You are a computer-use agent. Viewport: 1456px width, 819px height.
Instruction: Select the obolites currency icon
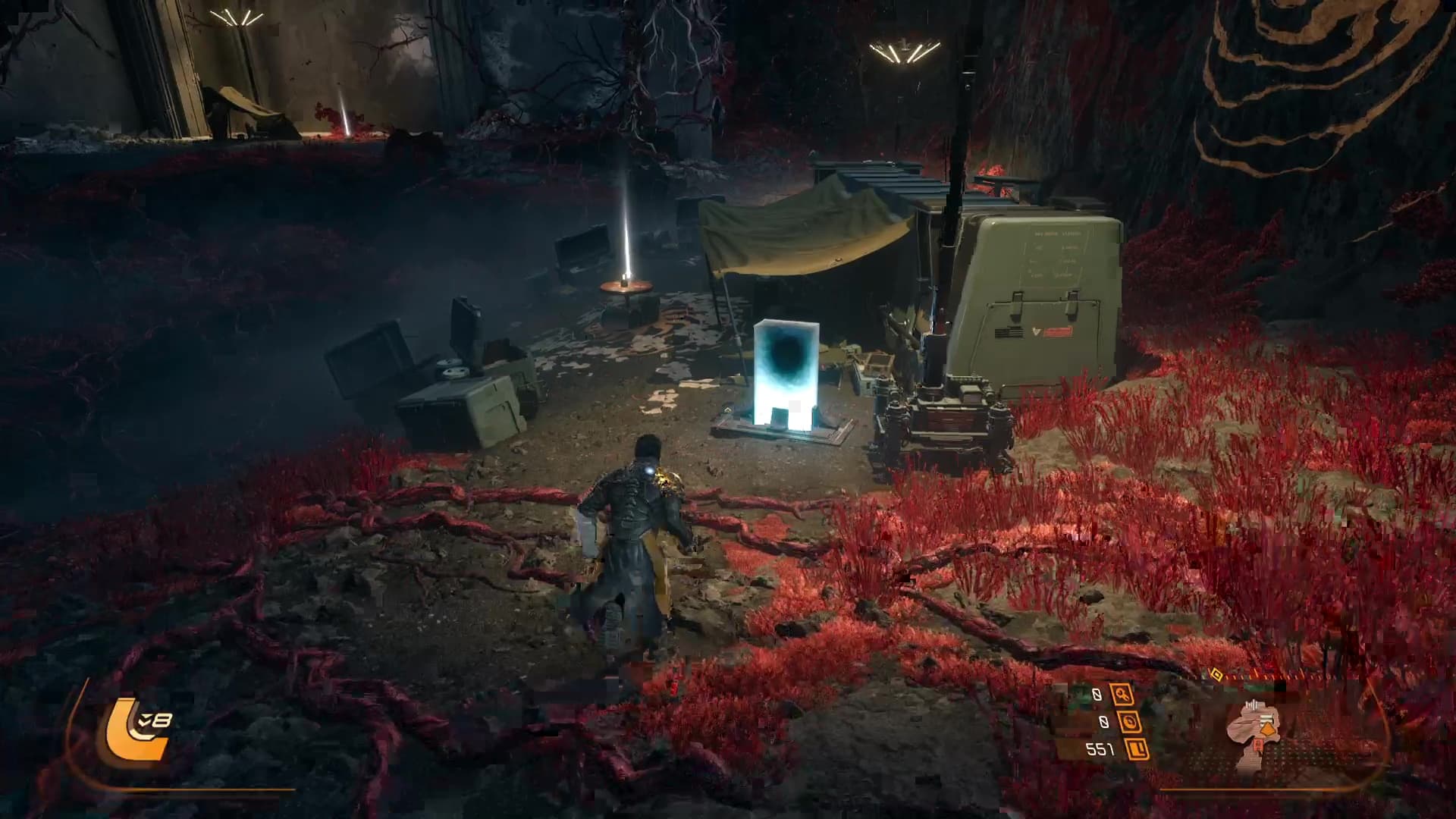(x=1137, y=750)
